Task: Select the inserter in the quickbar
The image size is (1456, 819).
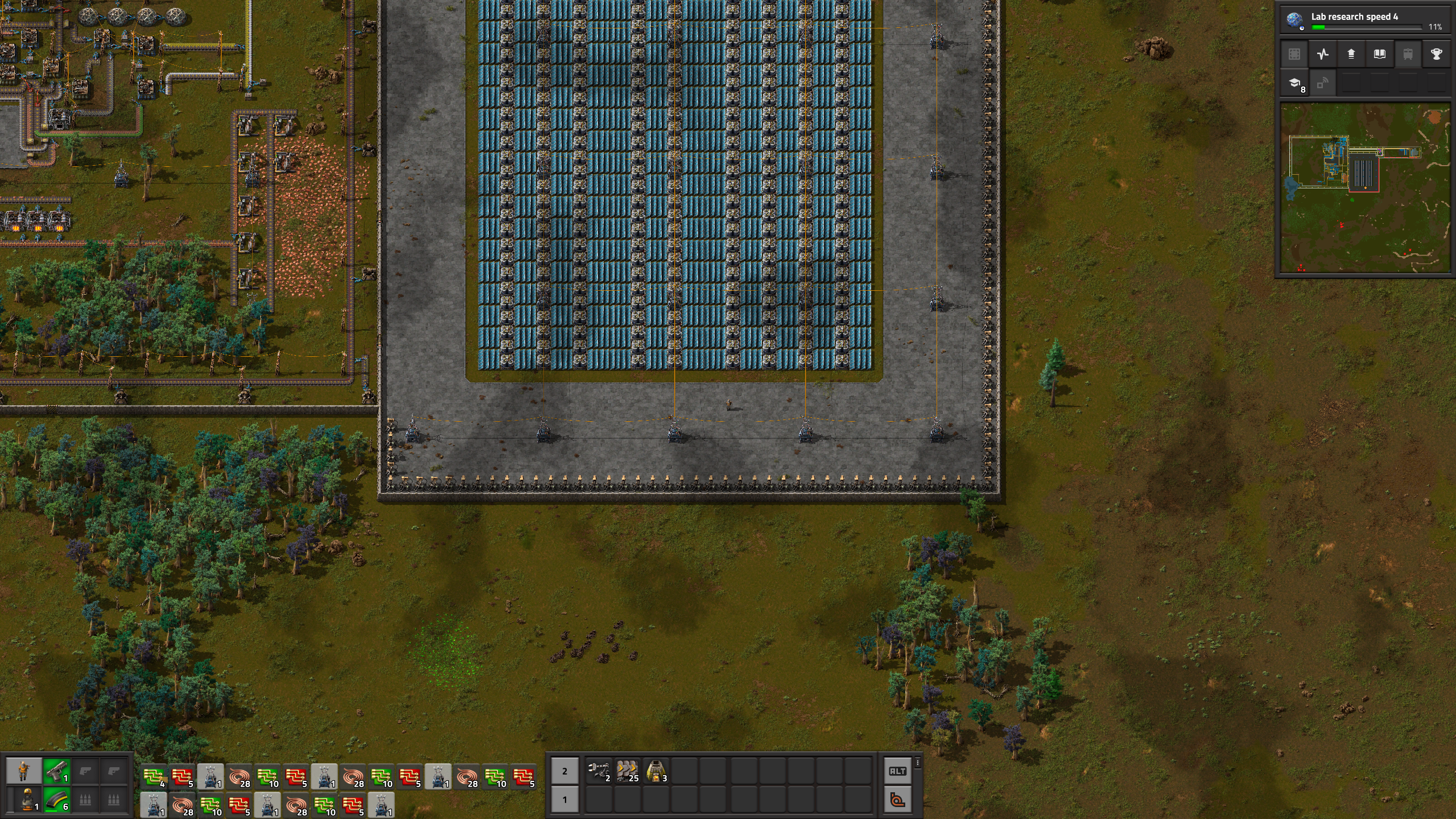Action: pos(599,771)
